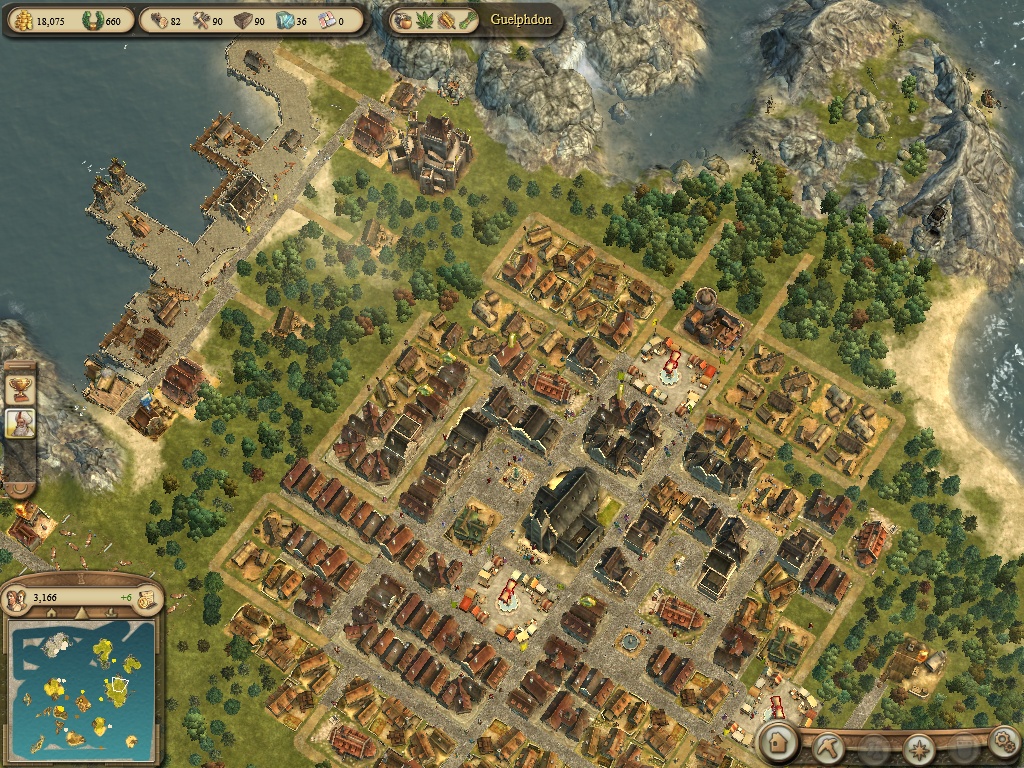
Task: Click the wood logs resource icon
Action: [x=159, y=20]
